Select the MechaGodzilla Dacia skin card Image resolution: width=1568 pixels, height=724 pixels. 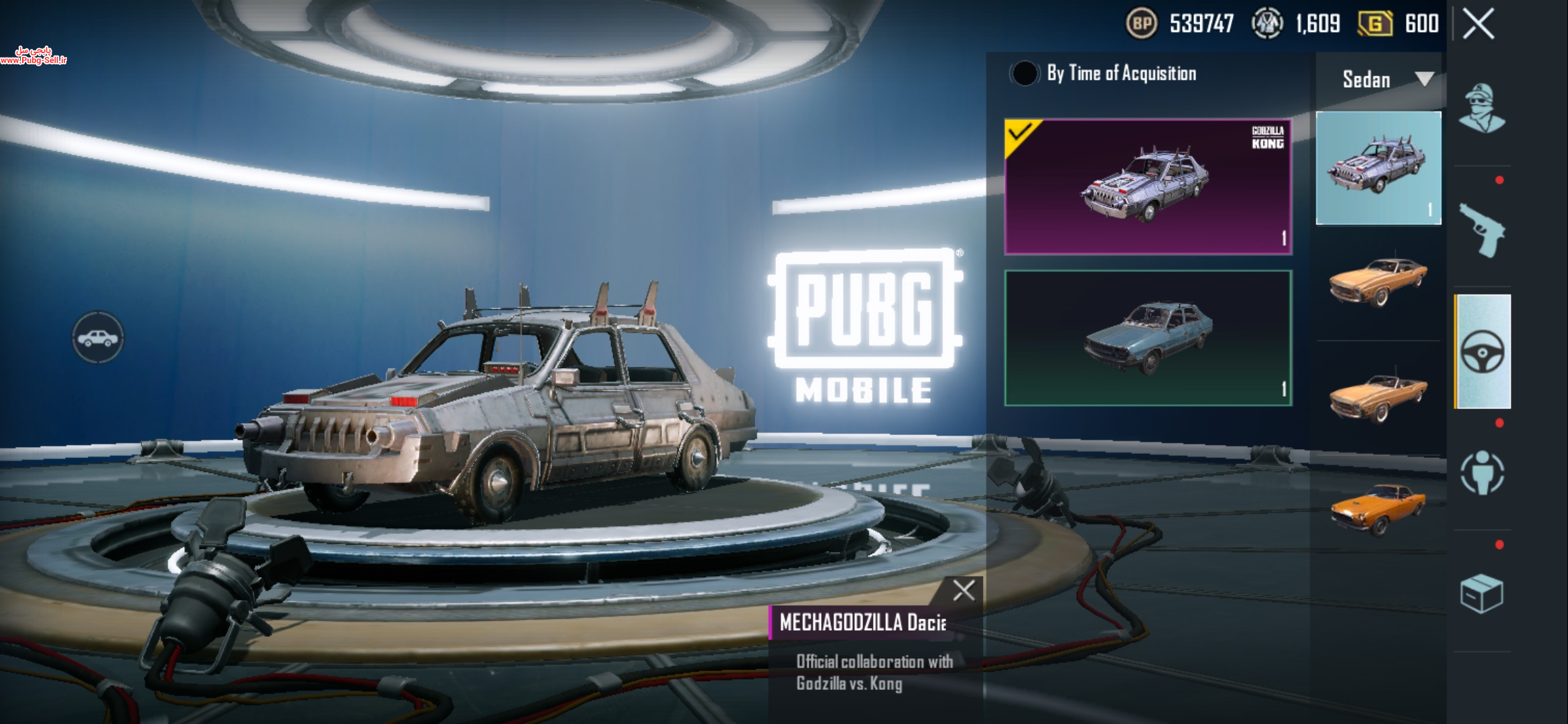click(x=1148, y=186)
